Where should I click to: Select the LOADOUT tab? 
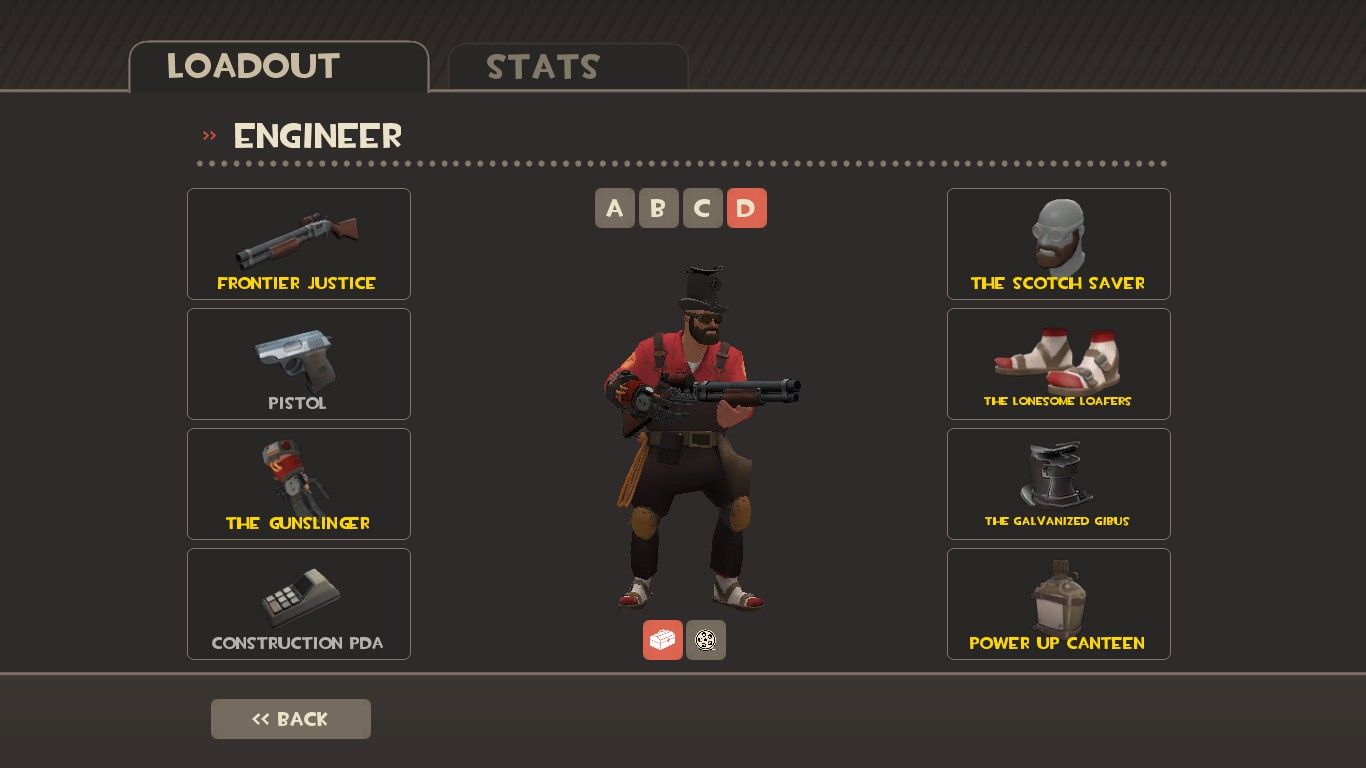253,67
